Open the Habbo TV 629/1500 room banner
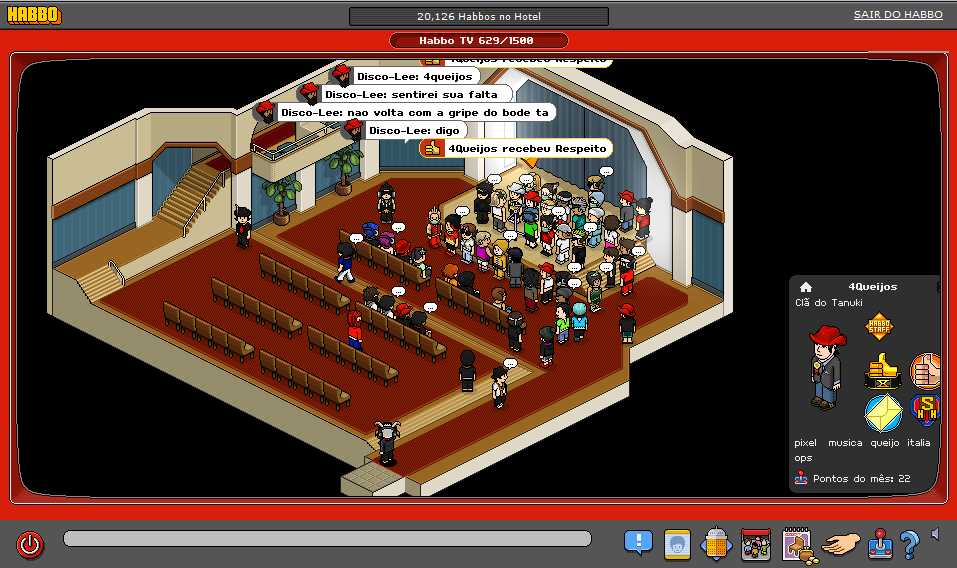The image size is (957, 568). pyautogui.click(x=478, y=41)
